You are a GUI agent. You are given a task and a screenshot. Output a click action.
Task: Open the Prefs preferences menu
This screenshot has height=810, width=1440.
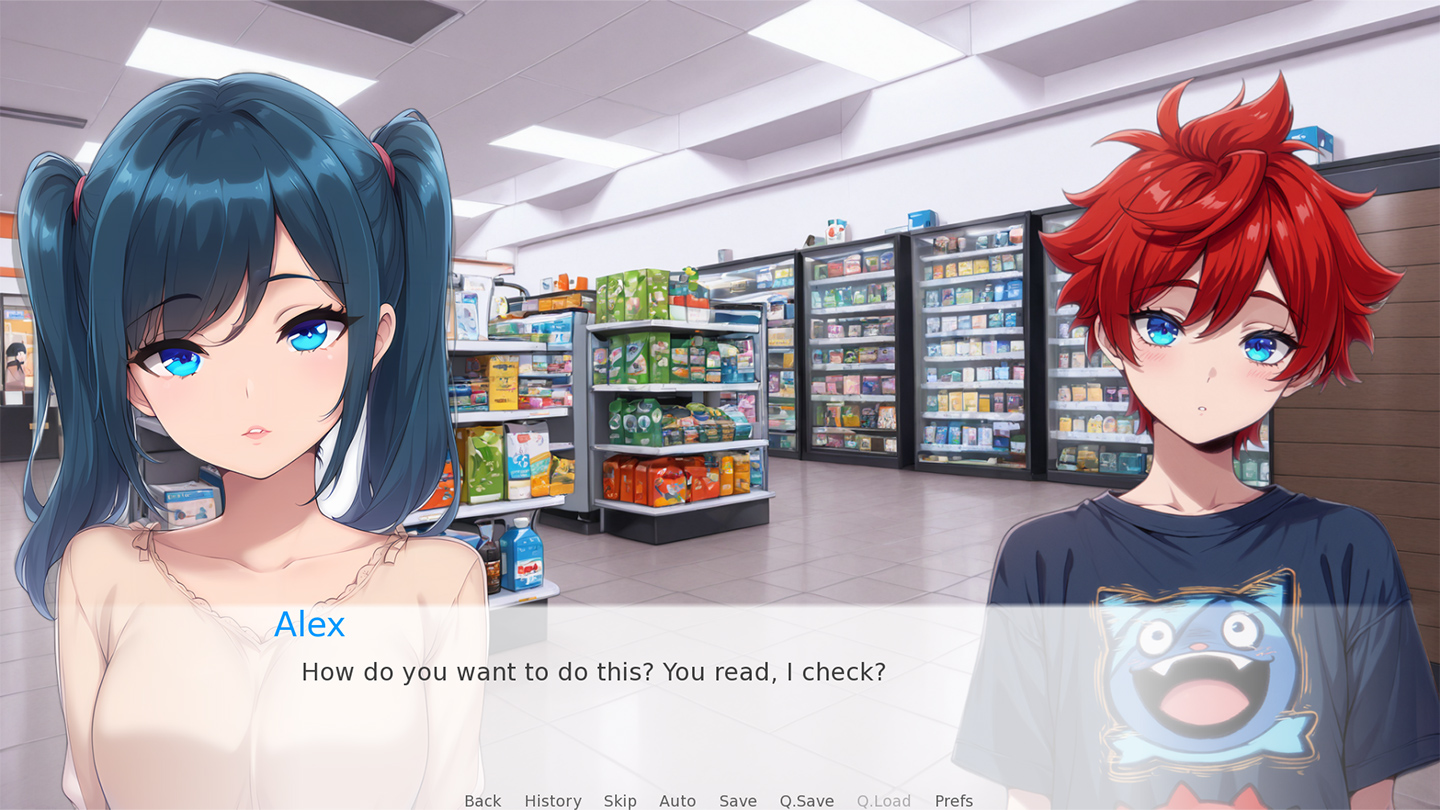click(953, 800)
